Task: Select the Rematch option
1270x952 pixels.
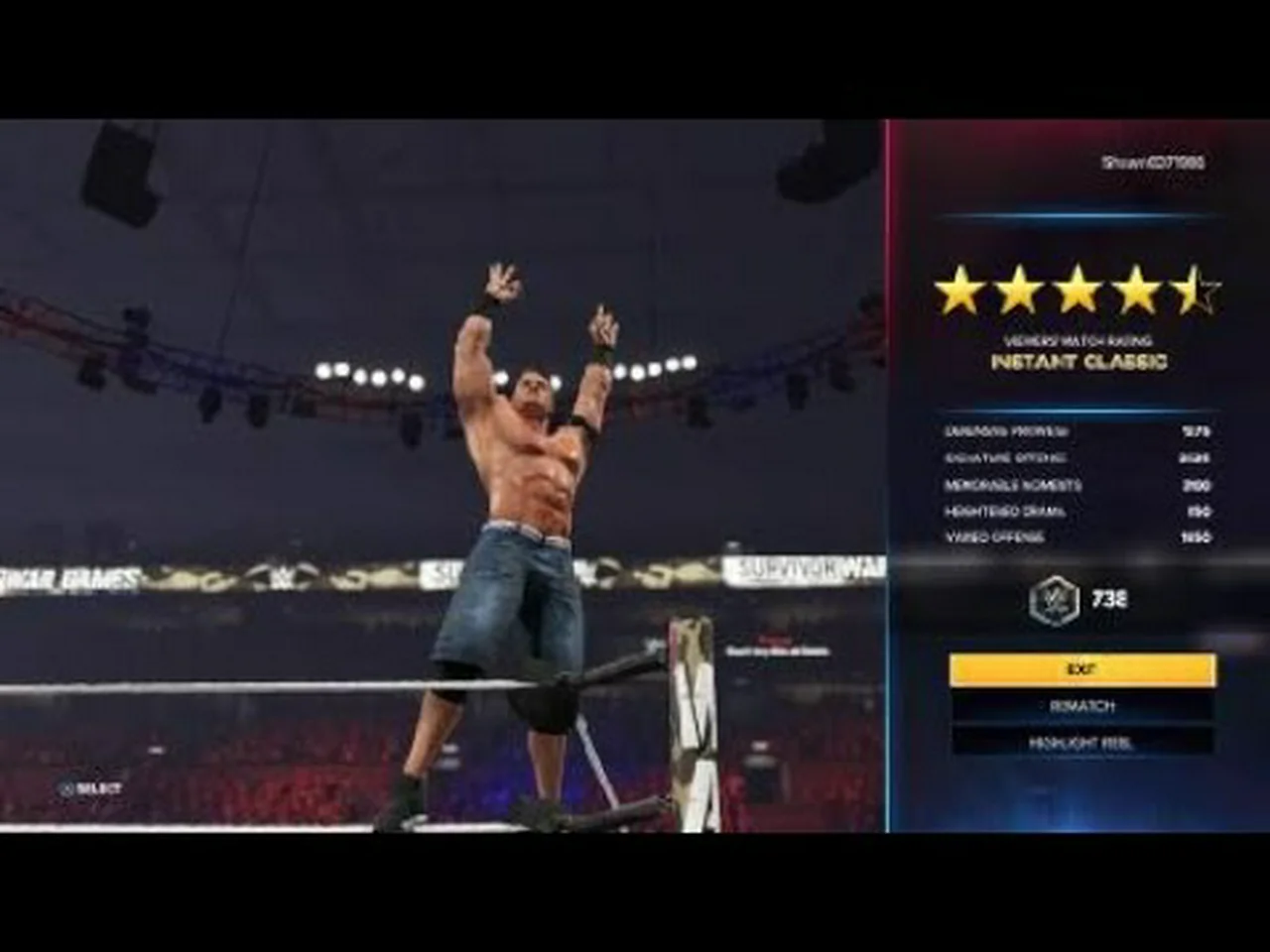Action: tap(1081, 706)
